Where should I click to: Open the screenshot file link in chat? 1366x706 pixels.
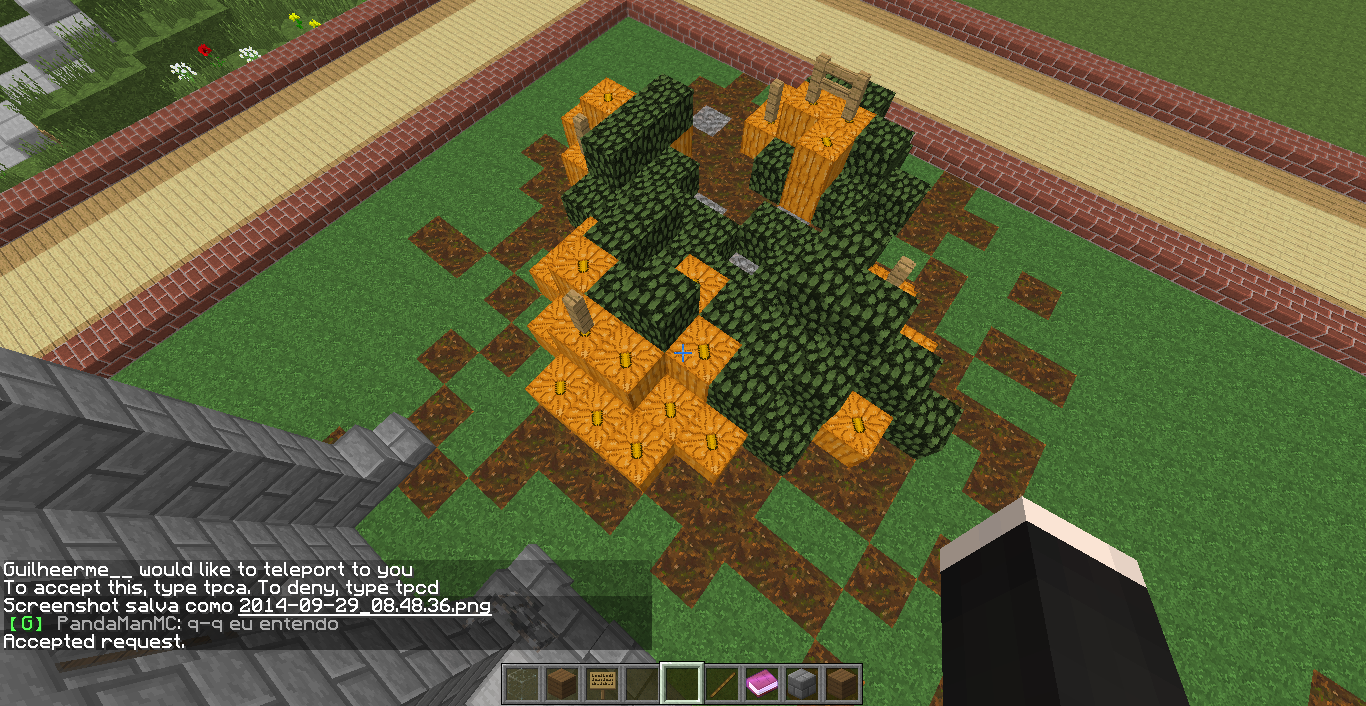[x=365, y=606]
